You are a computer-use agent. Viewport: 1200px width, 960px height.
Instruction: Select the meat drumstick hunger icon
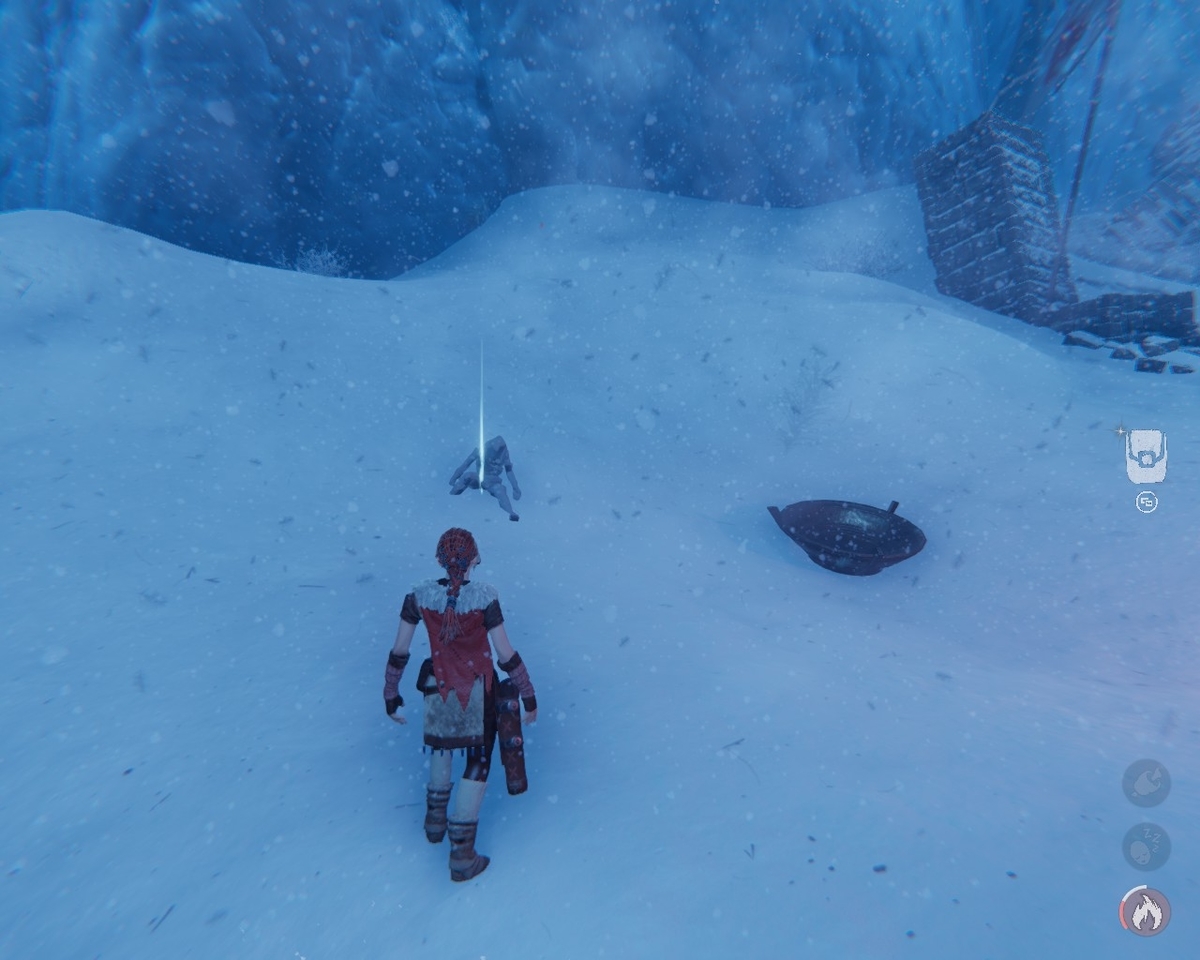pyautogui.click(x=1146, y=782)
